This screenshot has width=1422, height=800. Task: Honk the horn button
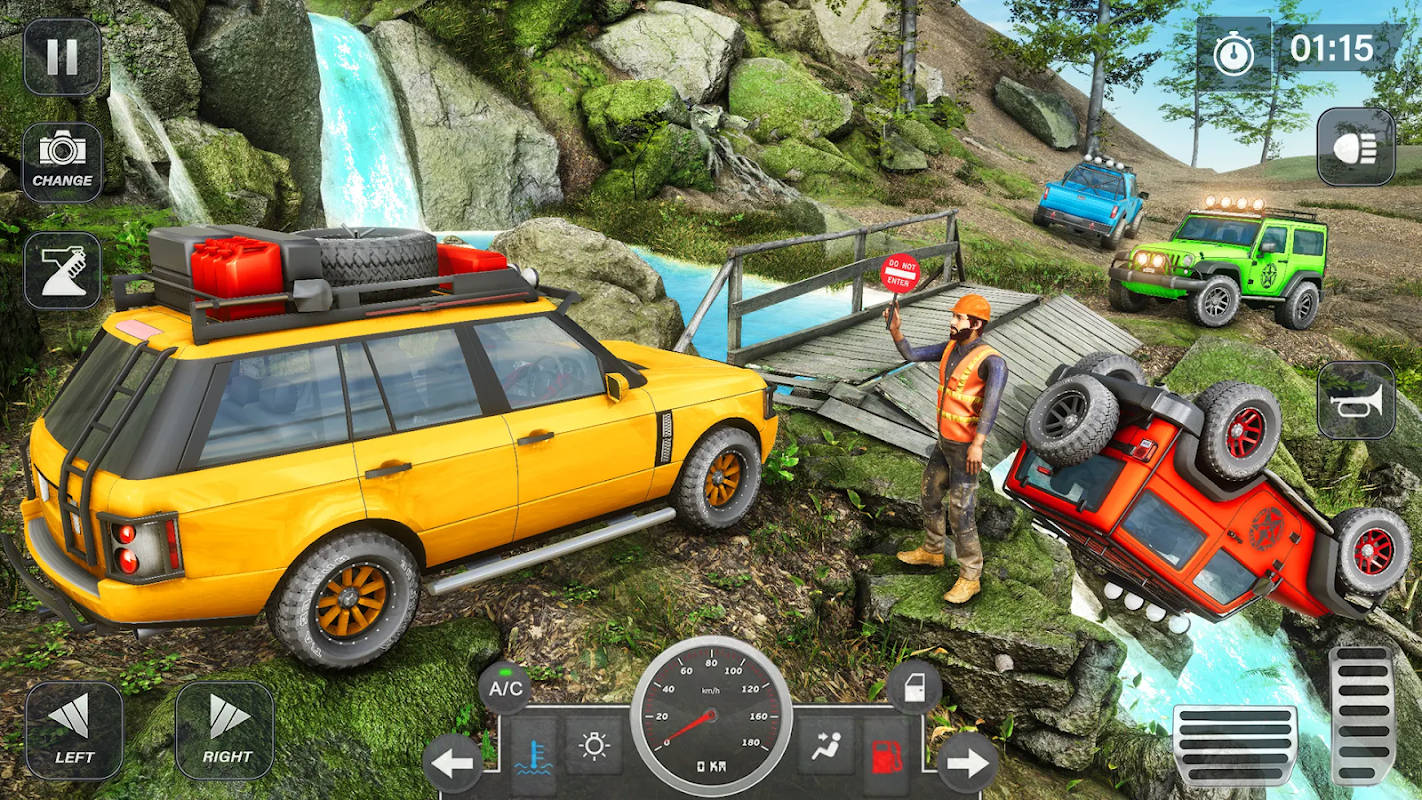tap(1355, 400)
